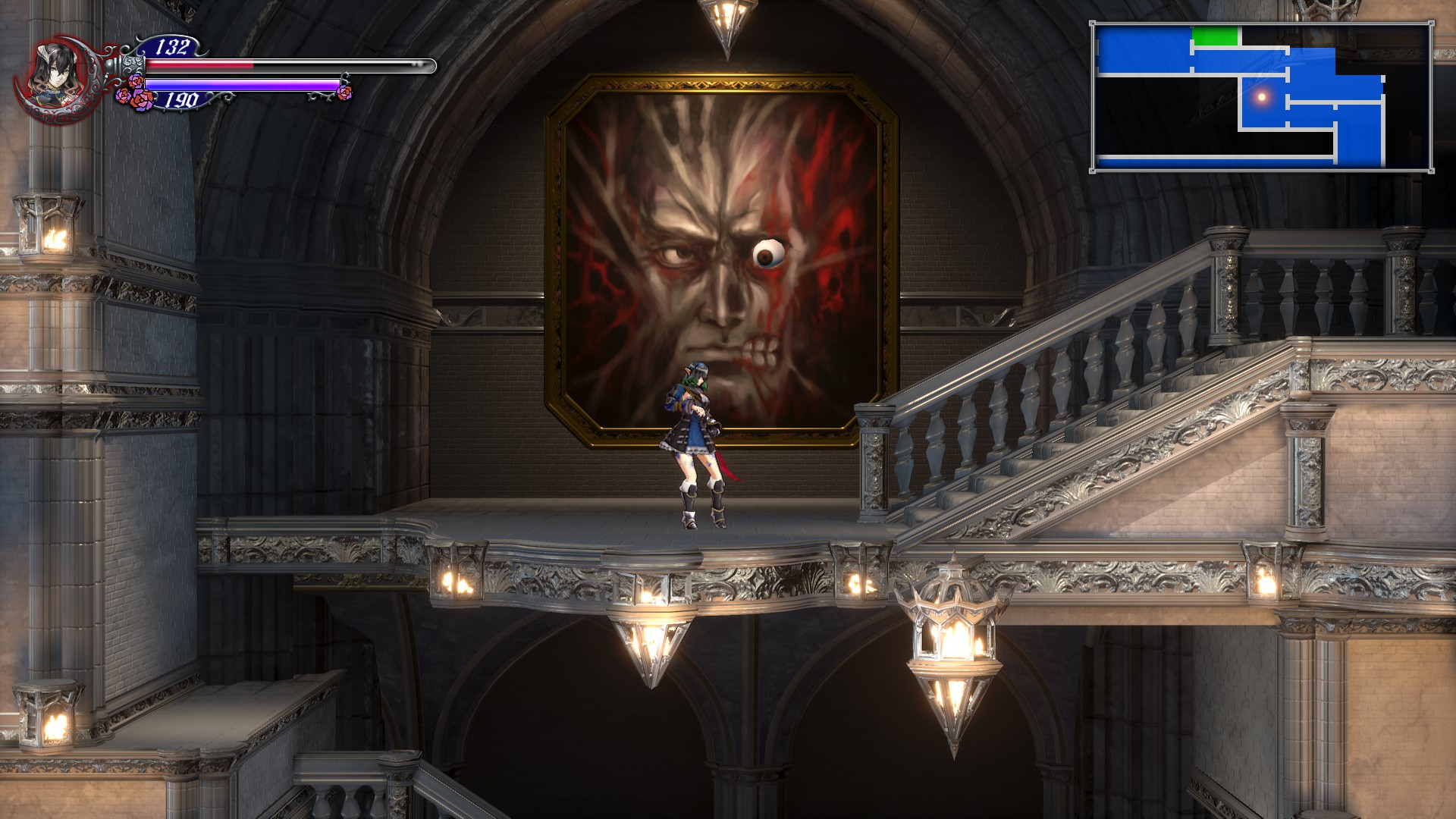
Task: Expand the demon face painting frame
Action: (x=719, y=258)
